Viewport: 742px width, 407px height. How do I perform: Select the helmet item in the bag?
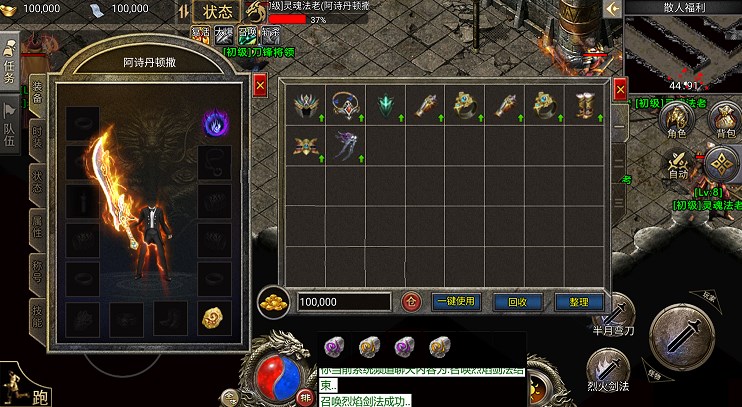304,103
